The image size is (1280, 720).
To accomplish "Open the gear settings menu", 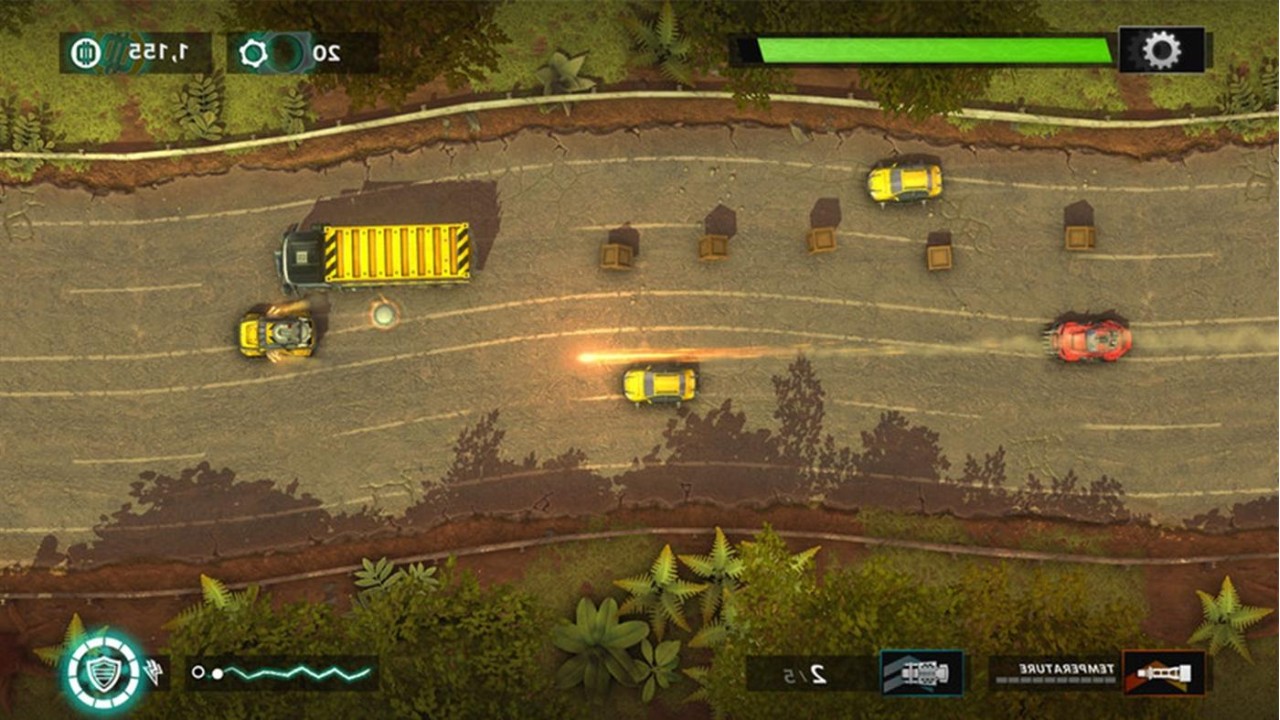I will [x=1161, y=50].
